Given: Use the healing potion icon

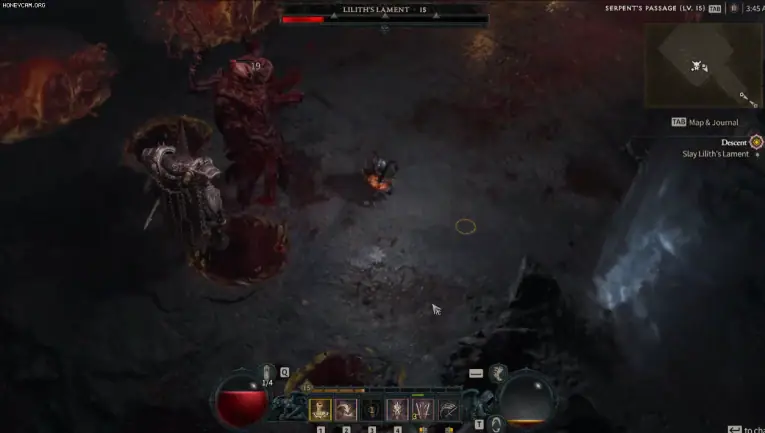Looking at the screenshot, I should (x=268, y=373).
